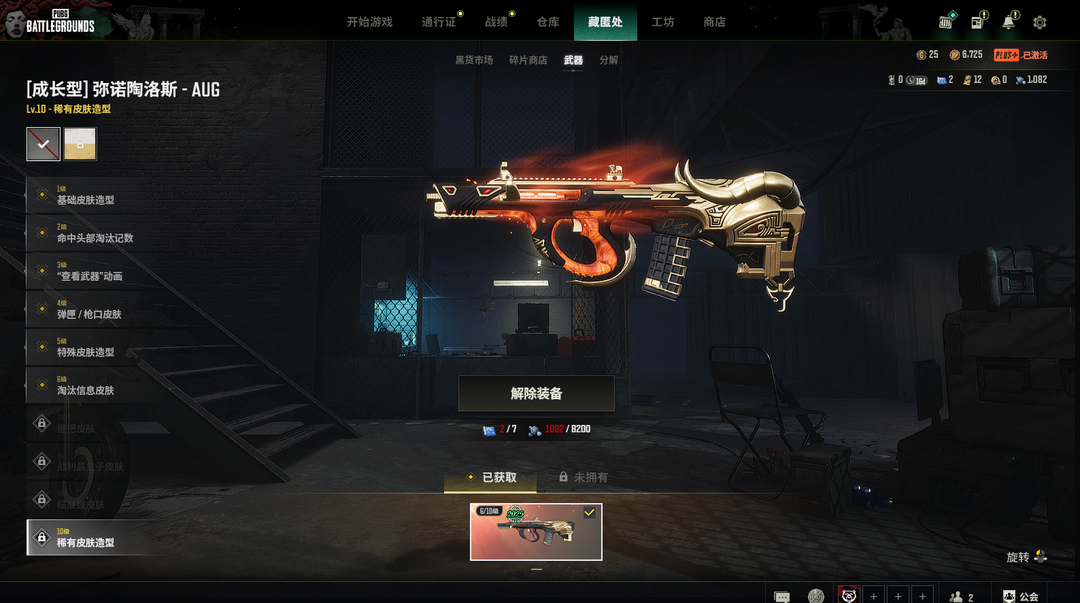
Task: Open the settings gear icon
Action: (x=1040, y=22)
